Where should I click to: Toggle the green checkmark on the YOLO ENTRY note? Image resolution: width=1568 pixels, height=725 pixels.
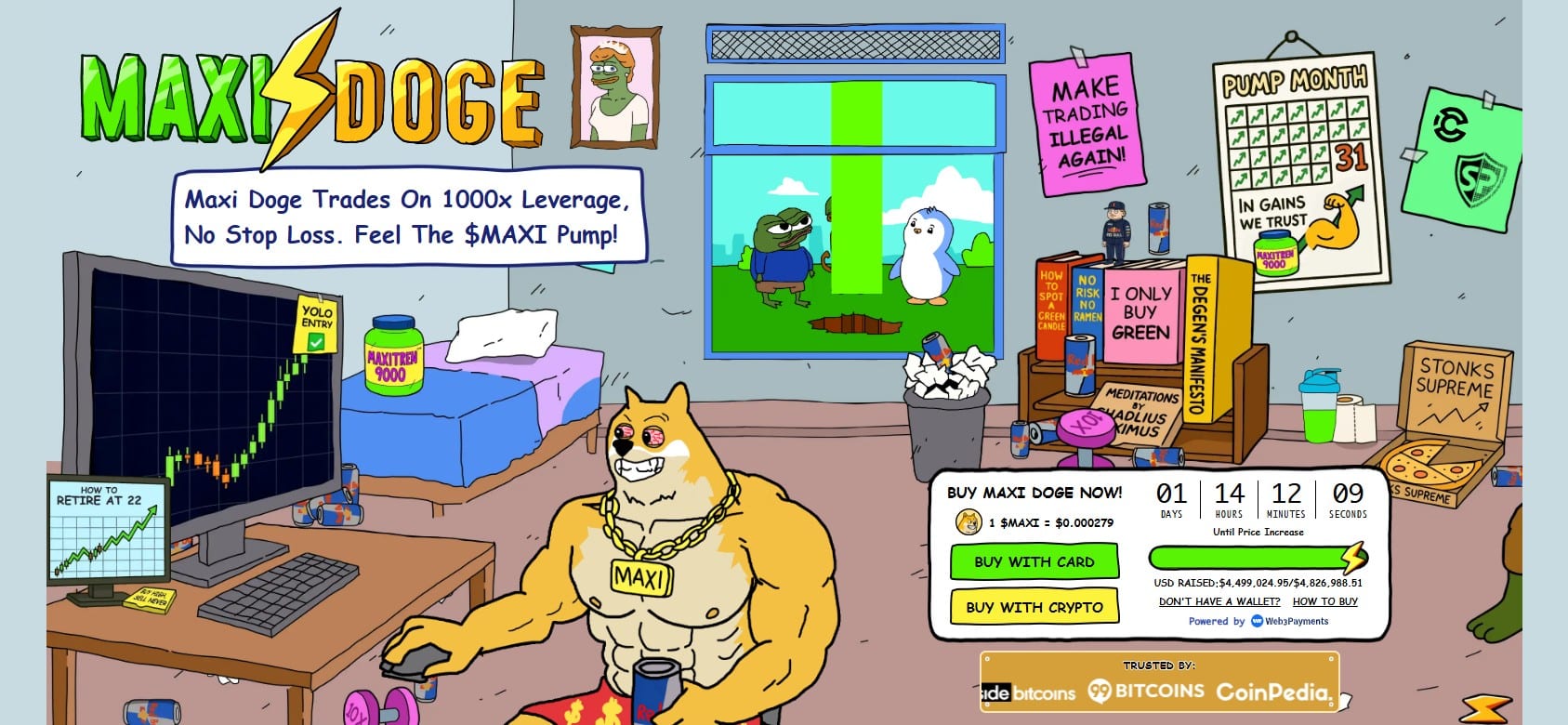[x=317, y=343]
